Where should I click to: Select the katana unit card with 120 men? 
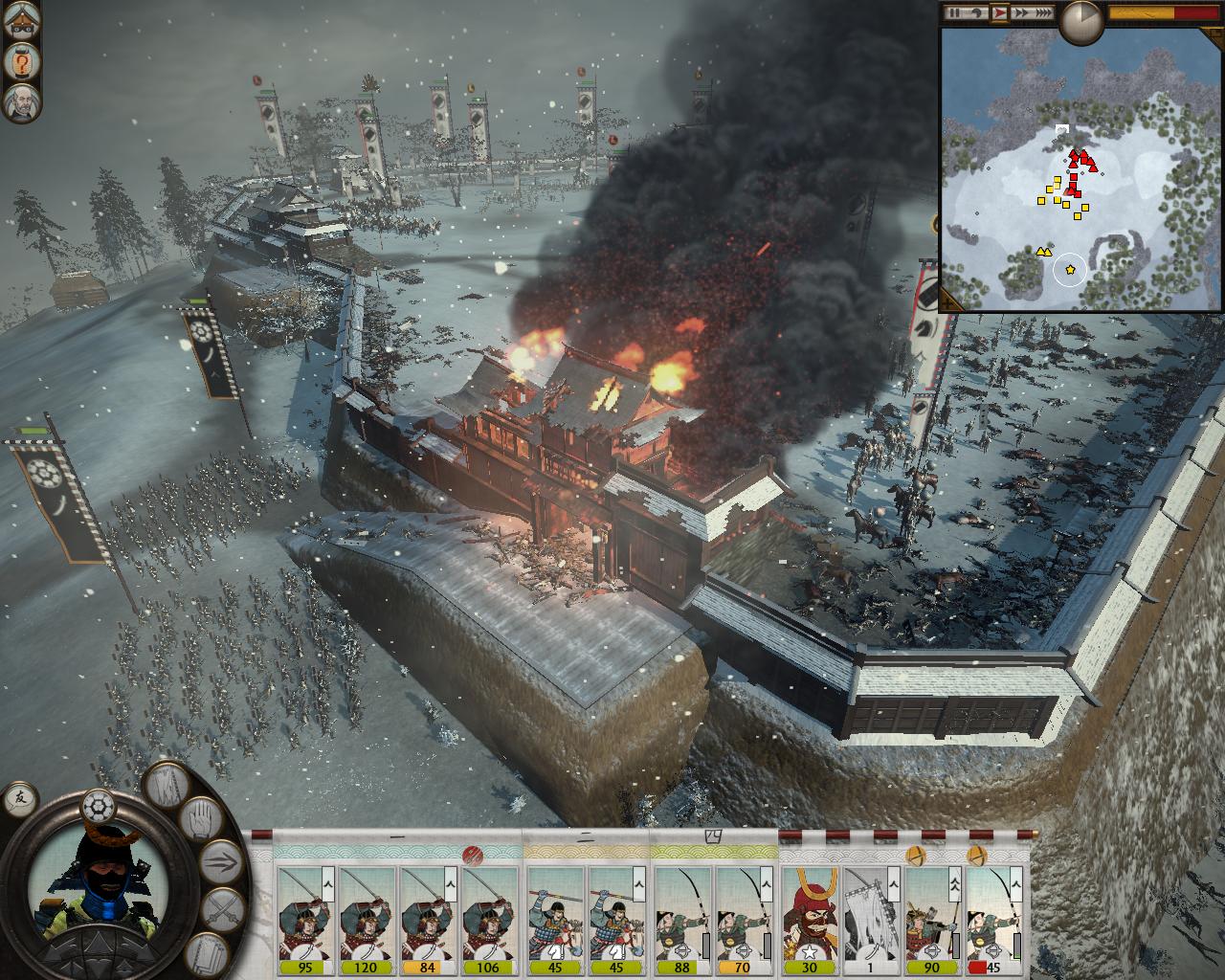[x=369, y=921]
